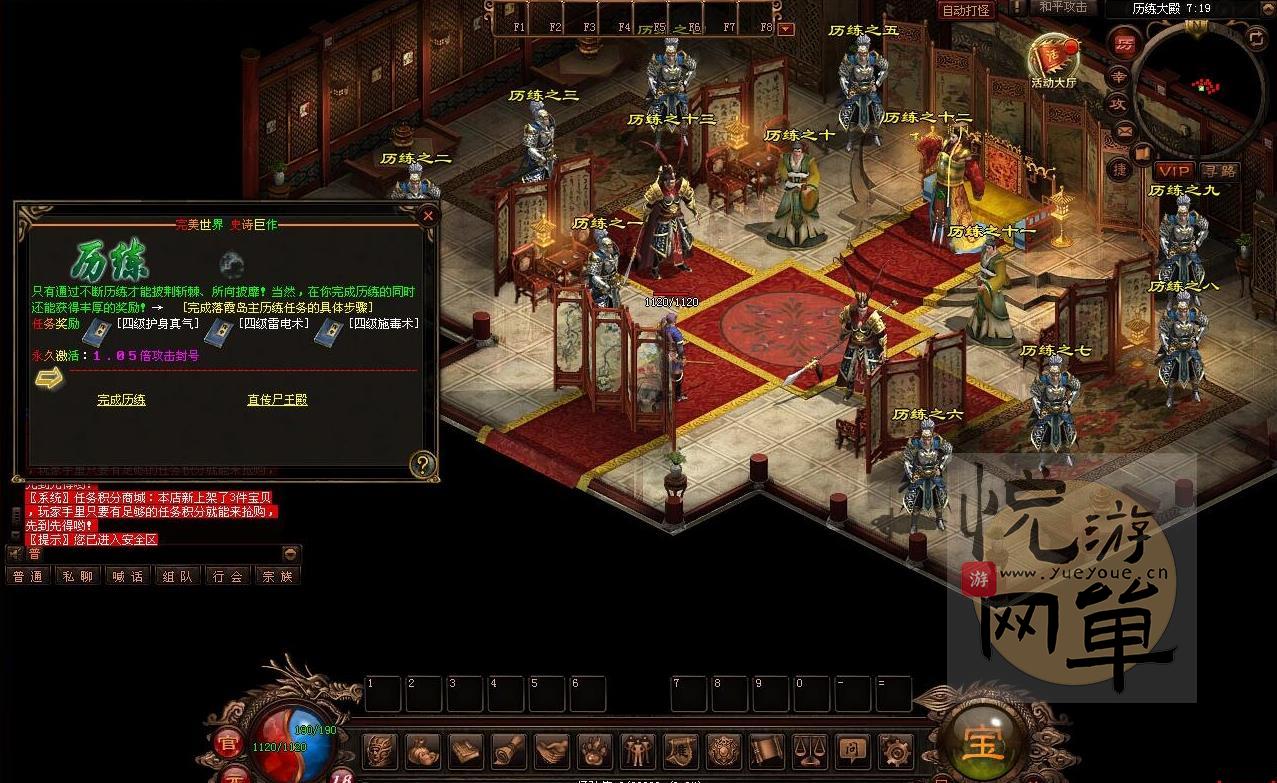Select the 喊话 chat channel

tap(128, 576)
